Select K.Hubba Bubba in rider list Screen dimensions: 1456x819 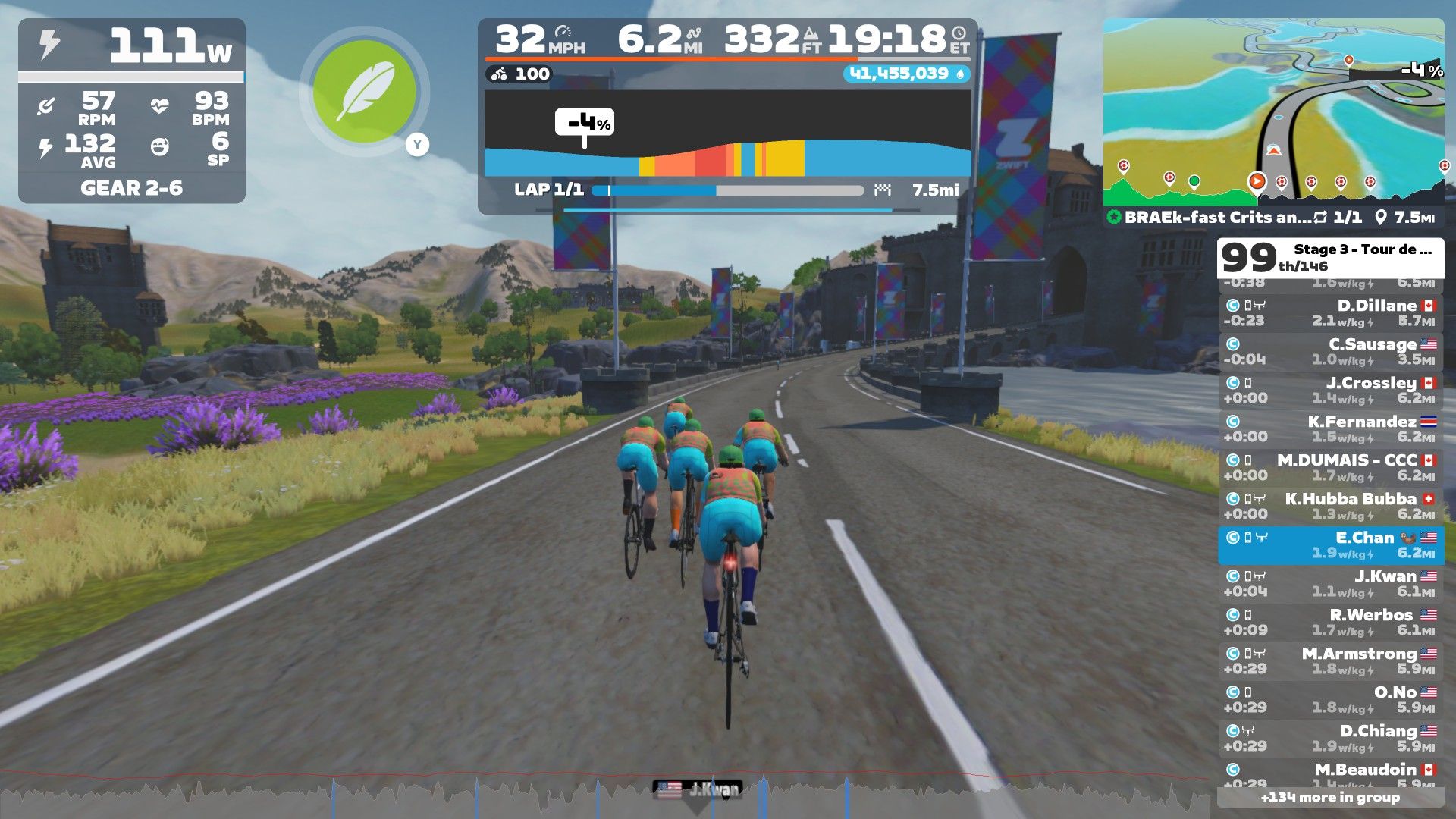(x=1330, y=507)
